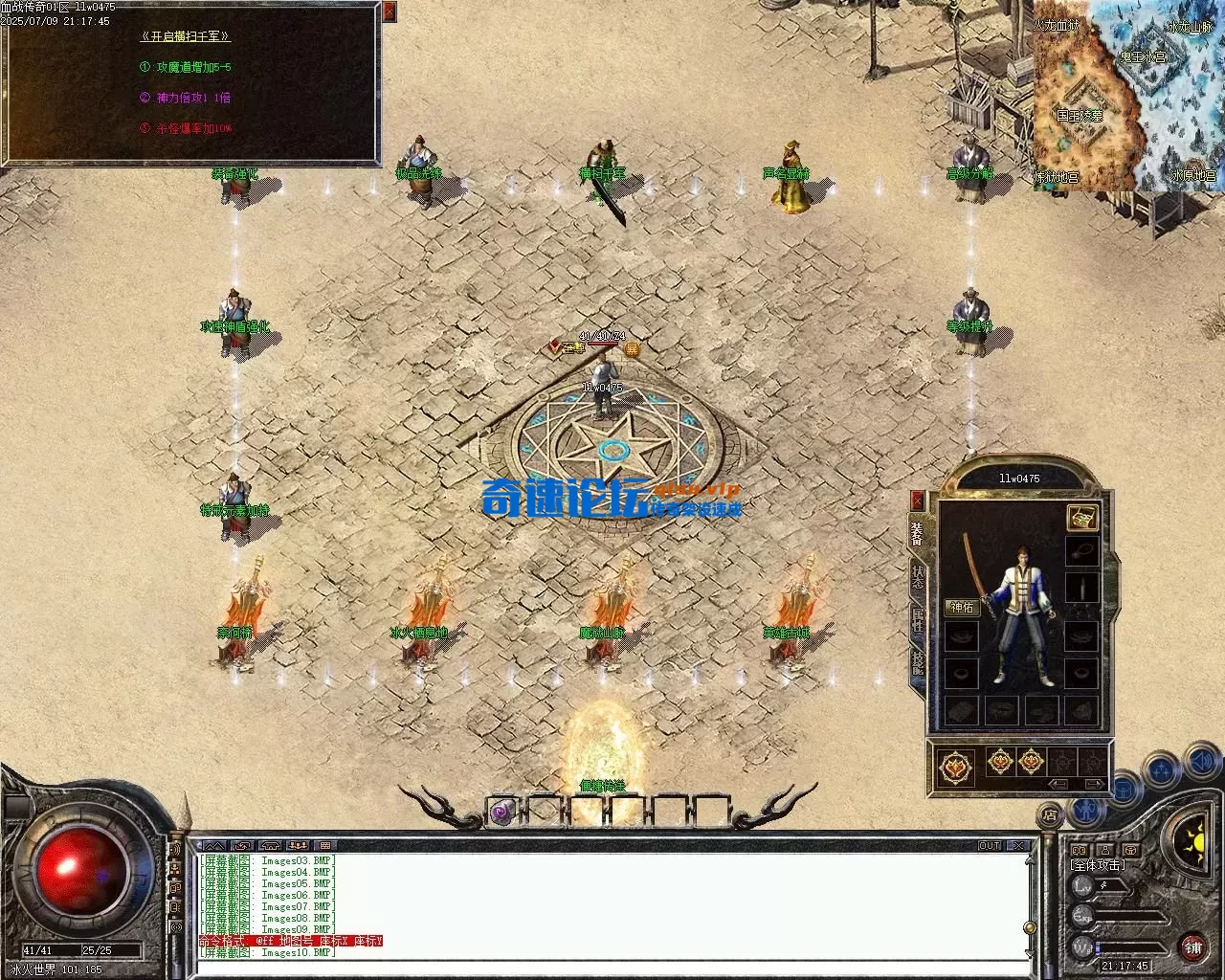Toggle sound with the speaker button
1225x980 pixels.
(x=1200, y=763)
